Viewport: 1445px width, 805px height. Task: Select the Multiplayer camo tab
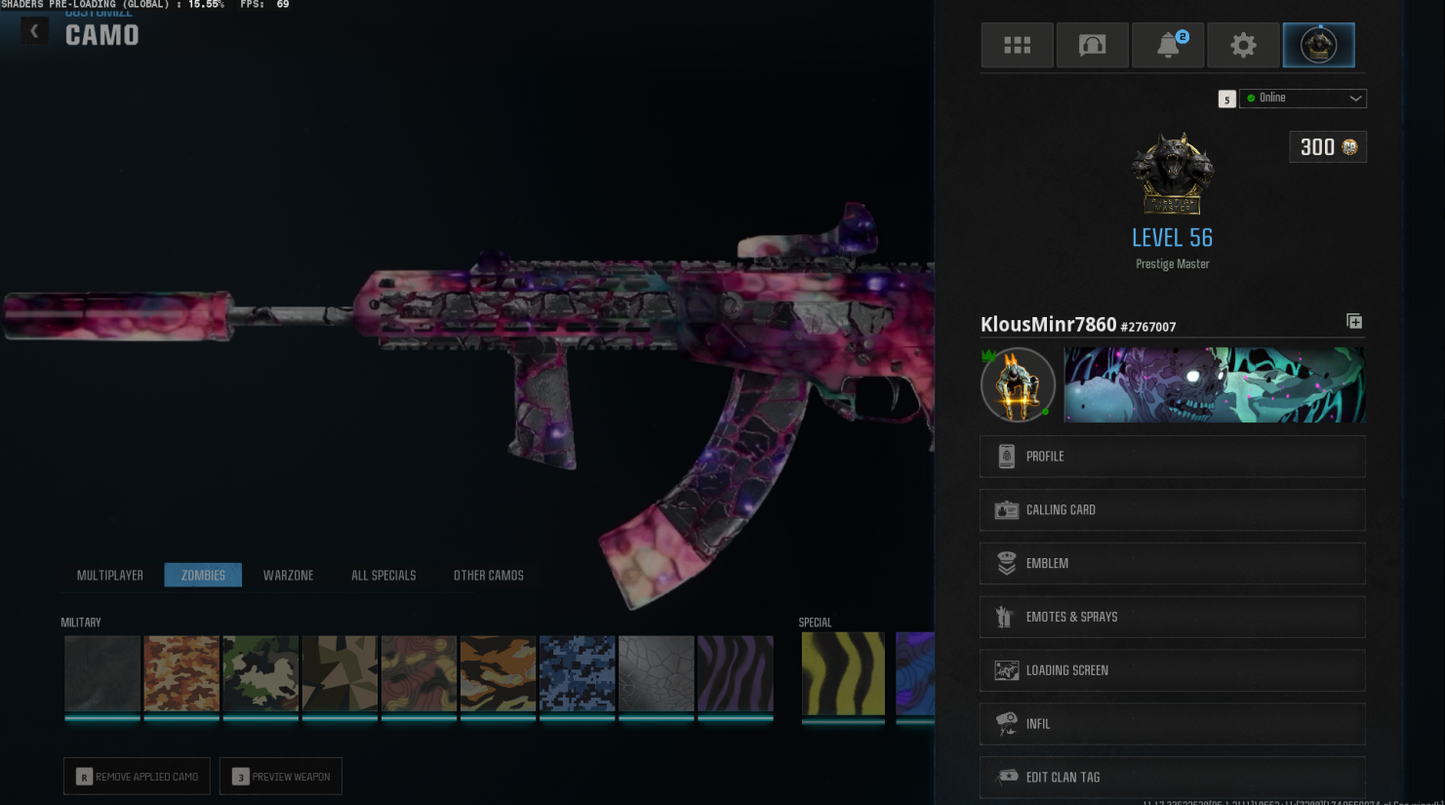[110, 575]
